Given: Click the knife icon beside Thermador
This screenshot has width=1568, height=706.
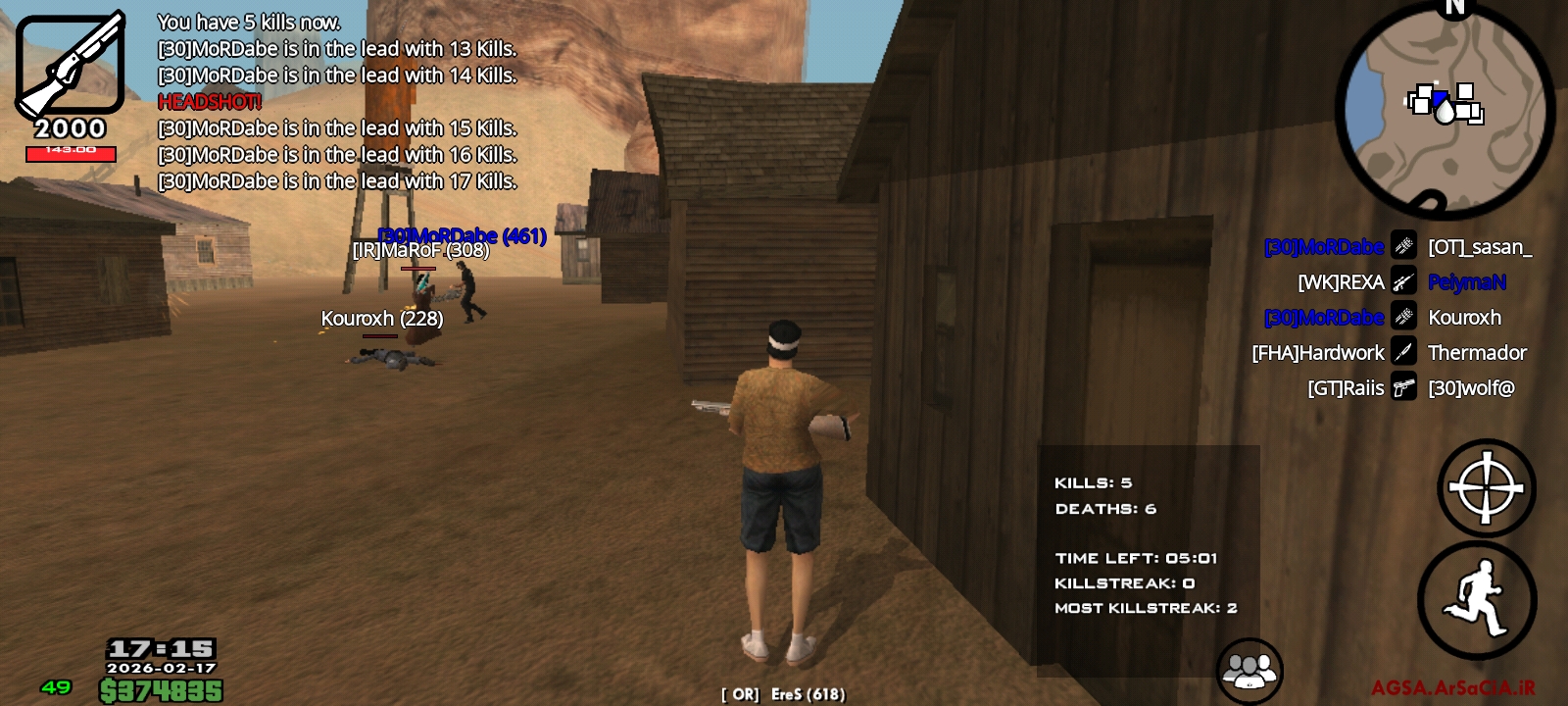Looking at the screenshot, I should coord(1405,352).
